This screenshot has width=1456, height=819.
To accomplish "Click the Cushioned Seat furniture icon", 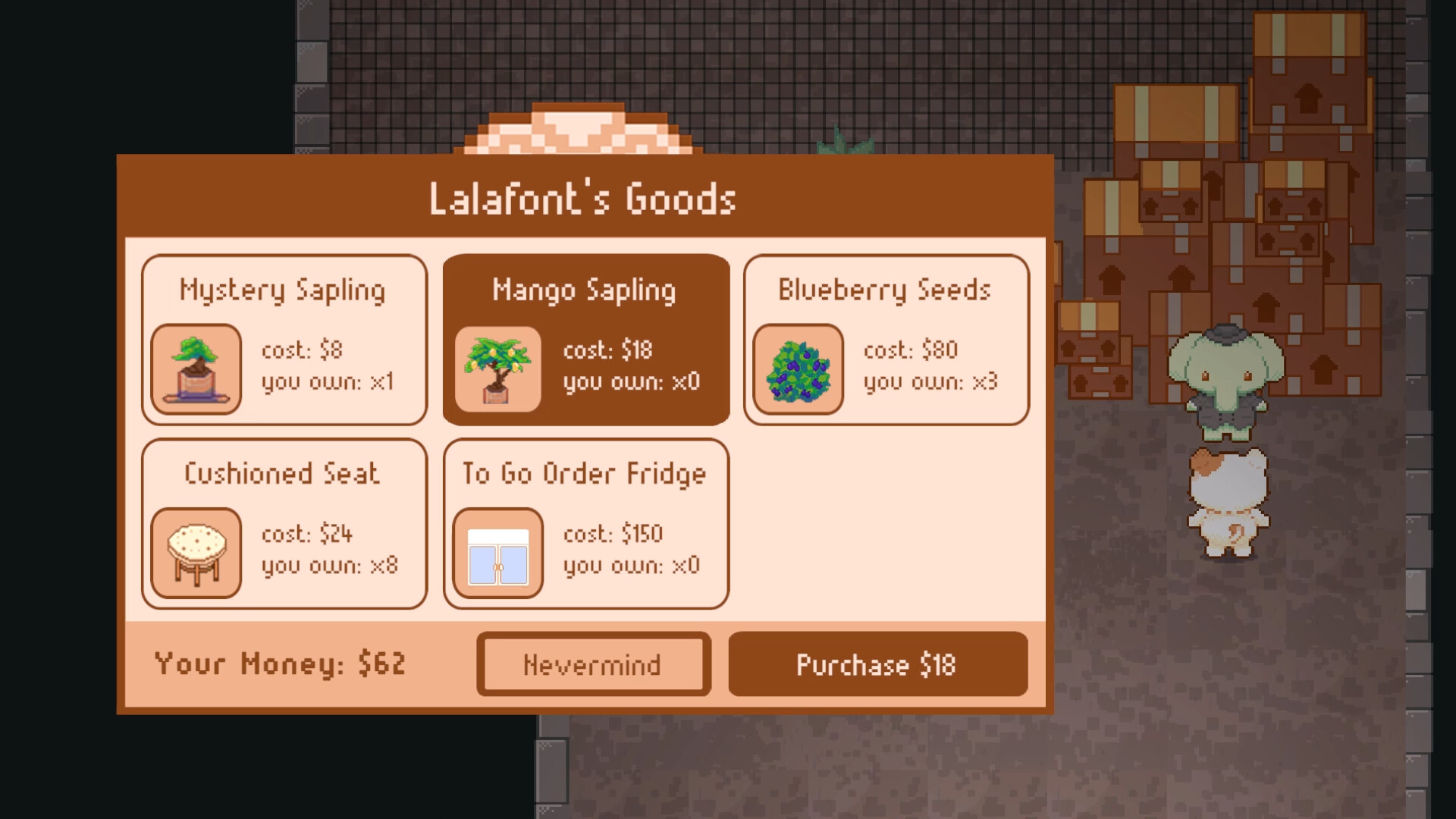I will click(x=196, y=553).
